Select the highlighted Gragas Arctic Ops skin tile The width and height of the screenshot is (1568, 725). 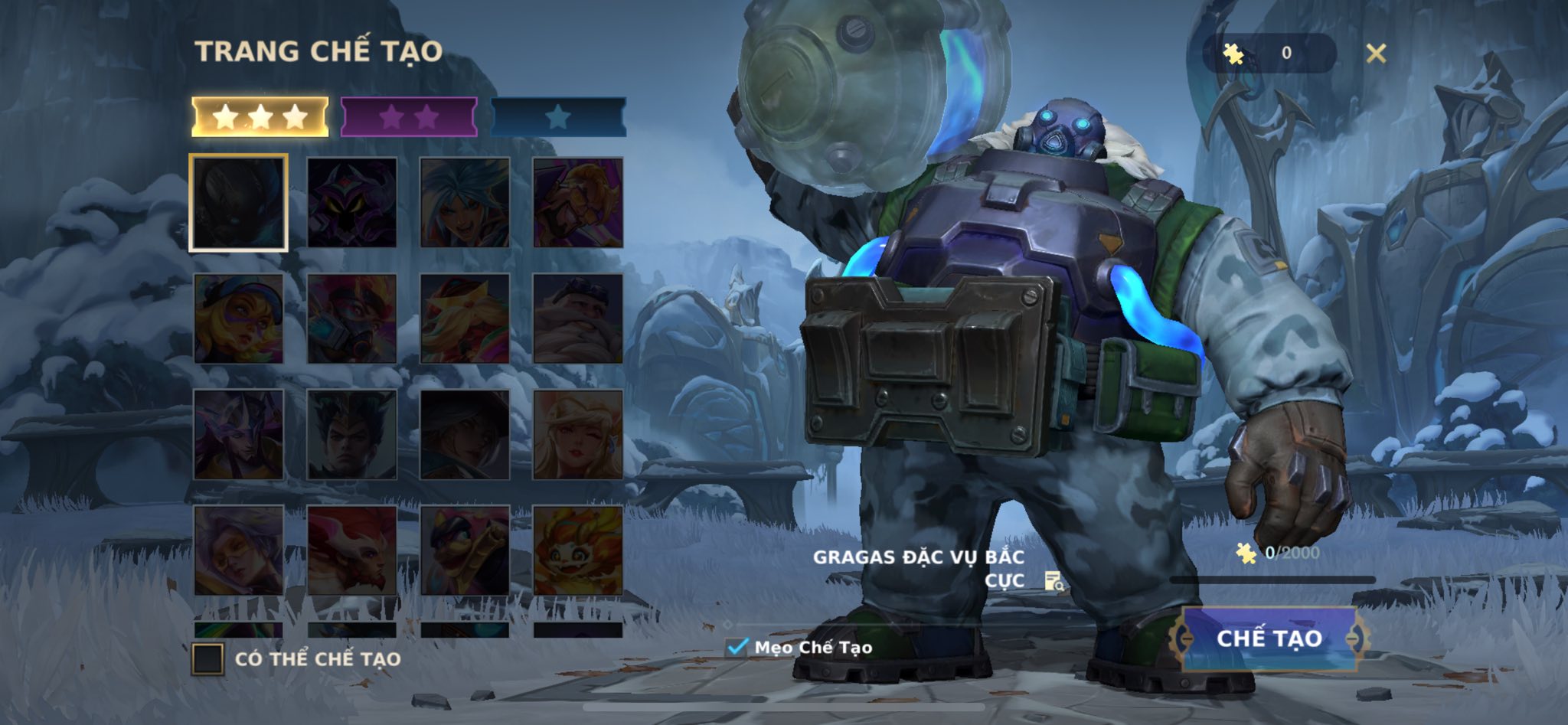click(x=239, y=203)
